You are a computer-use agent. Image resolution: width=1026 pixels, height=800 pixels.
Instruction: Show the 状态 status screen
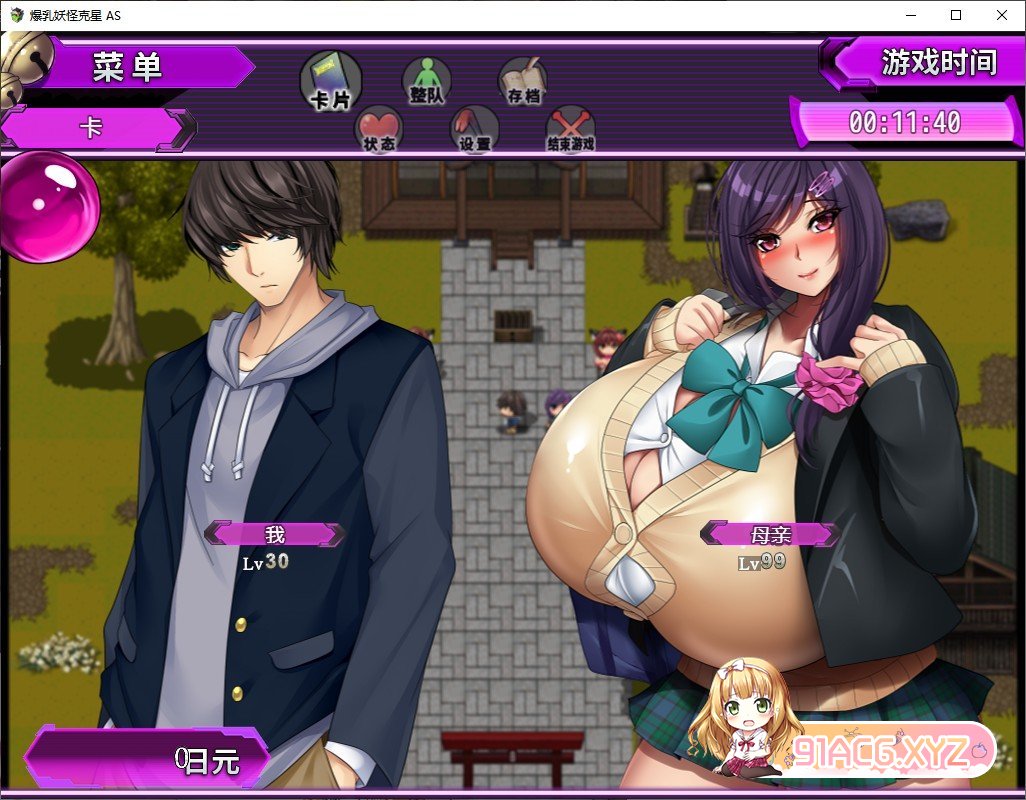[379, 128]
